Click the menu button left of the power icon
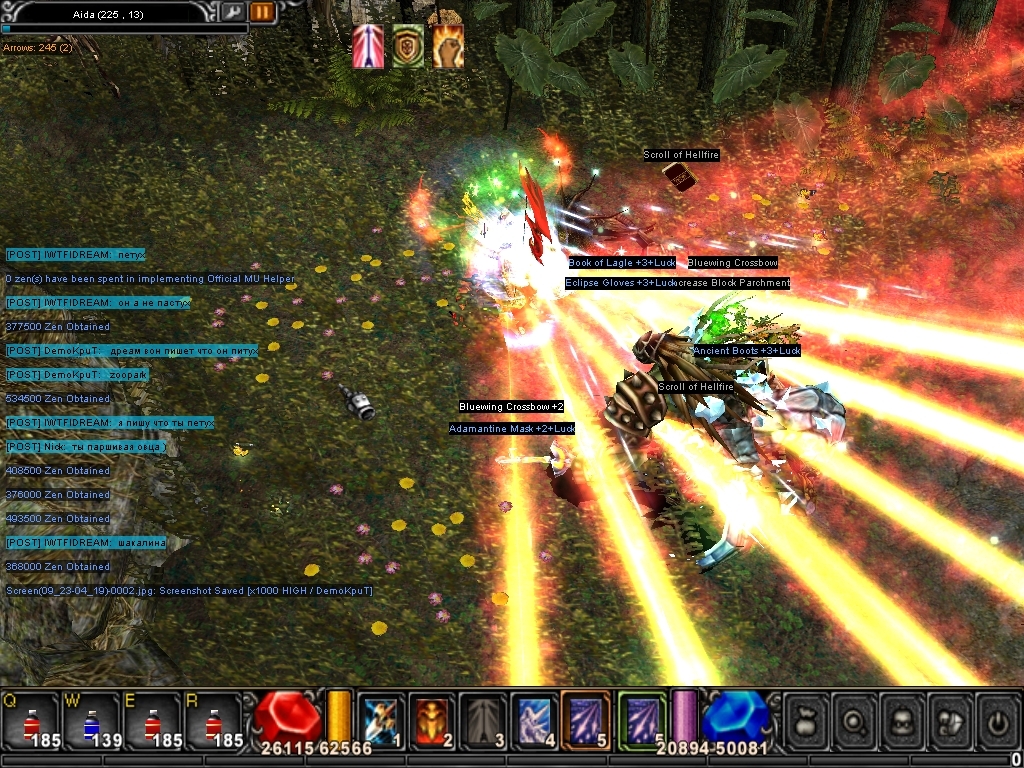 [950, 718]
